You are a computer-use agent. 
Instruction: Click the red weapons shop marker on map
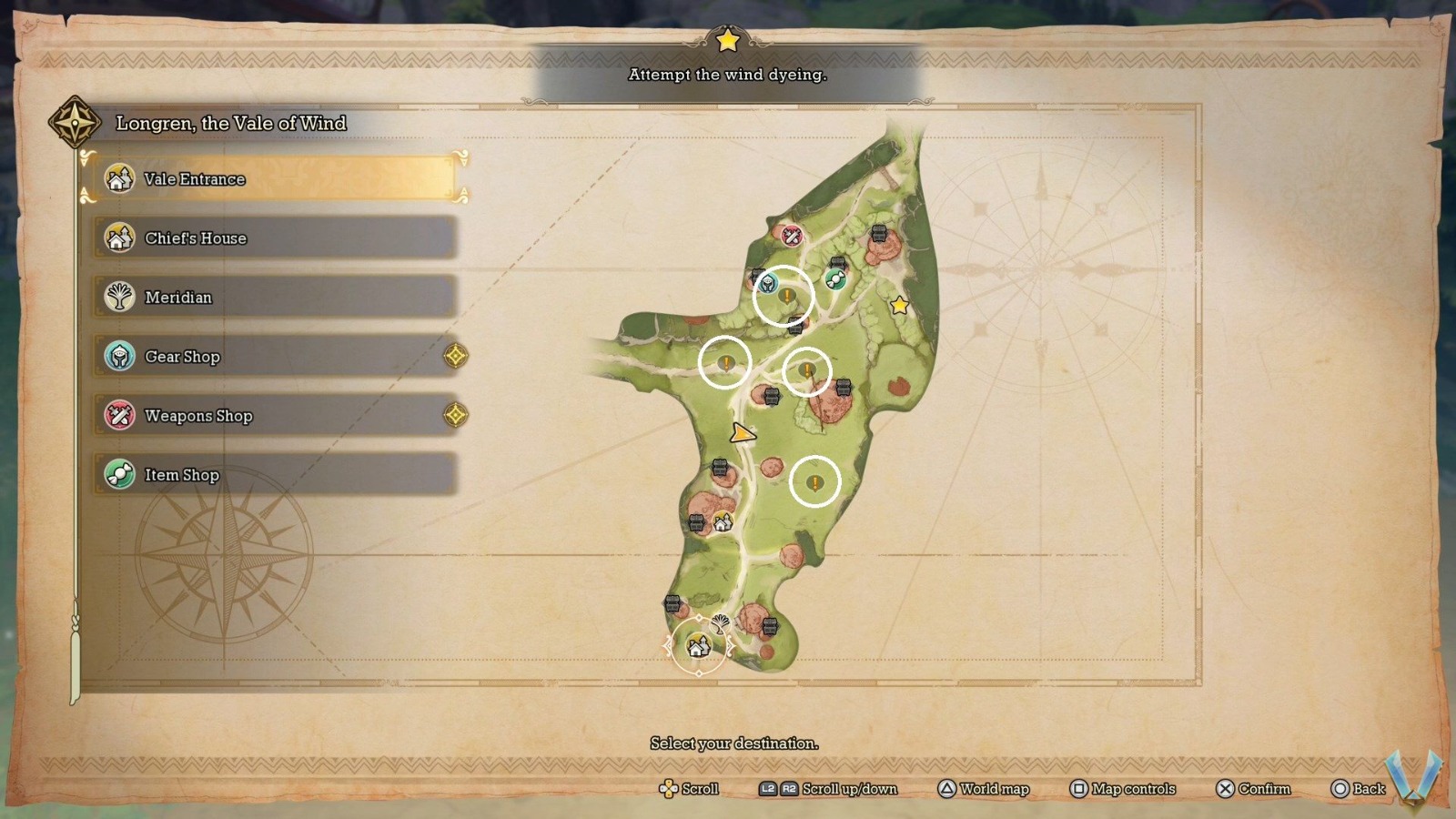click(x=792, y=237)
